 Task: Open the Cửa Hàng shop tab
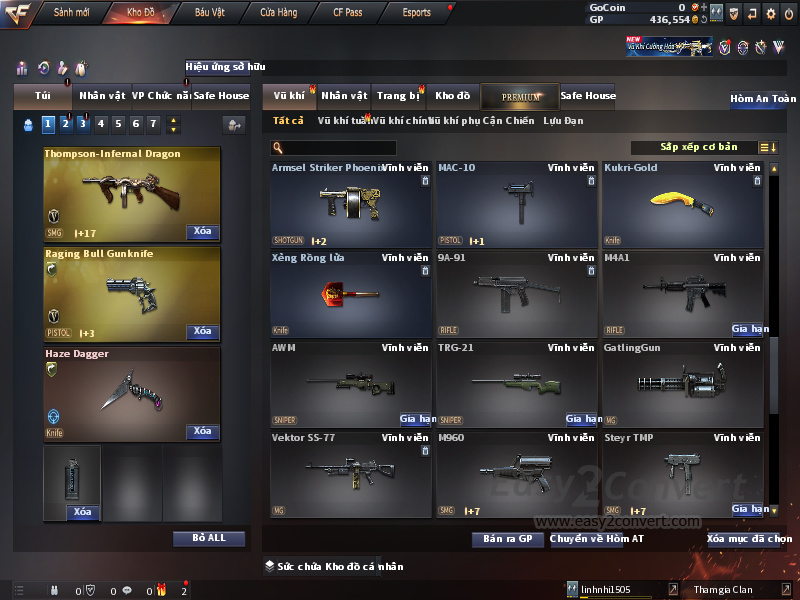tap(278, 13)
